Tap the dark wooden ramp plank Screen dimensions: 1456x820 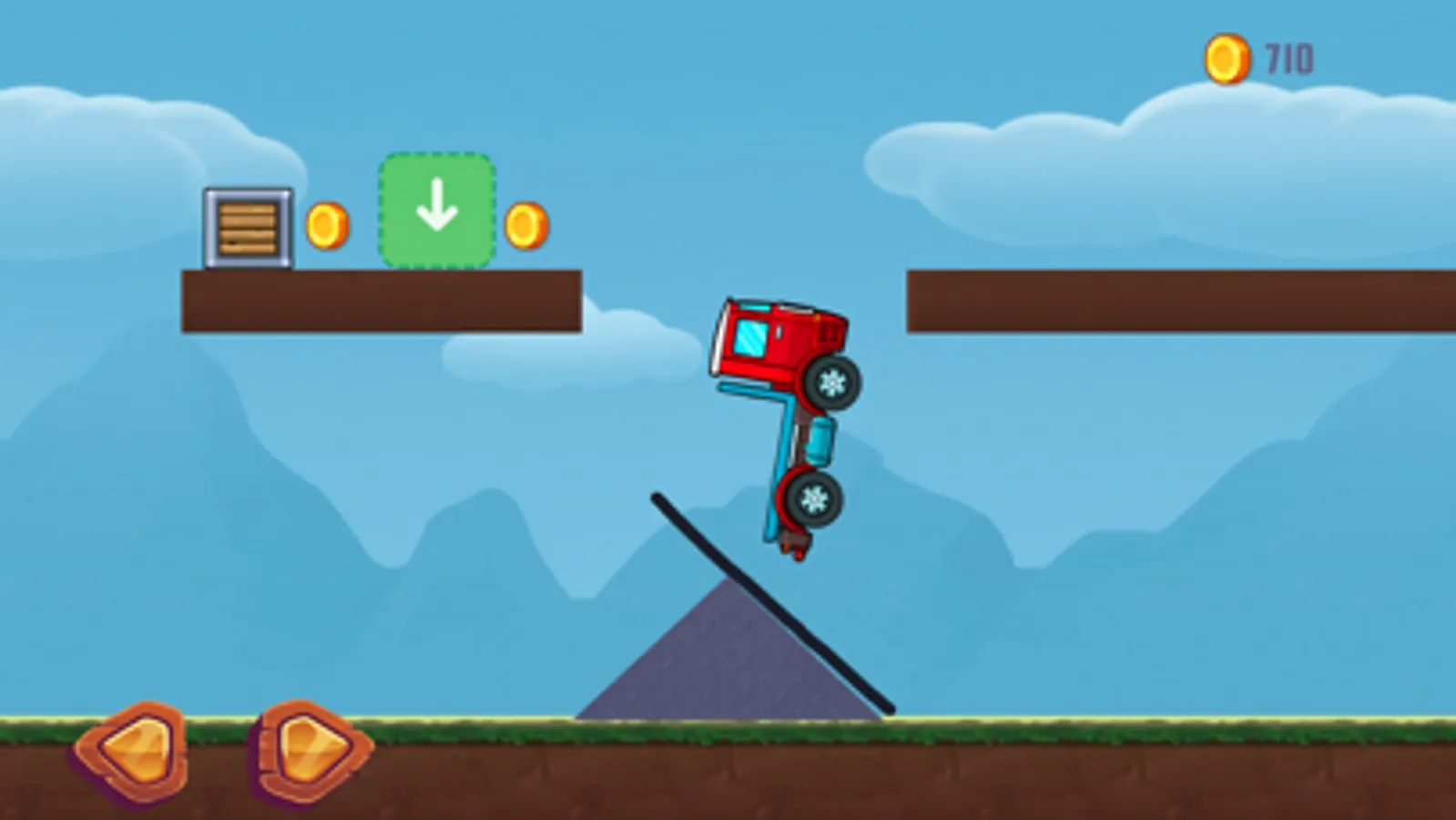[769, 601]
